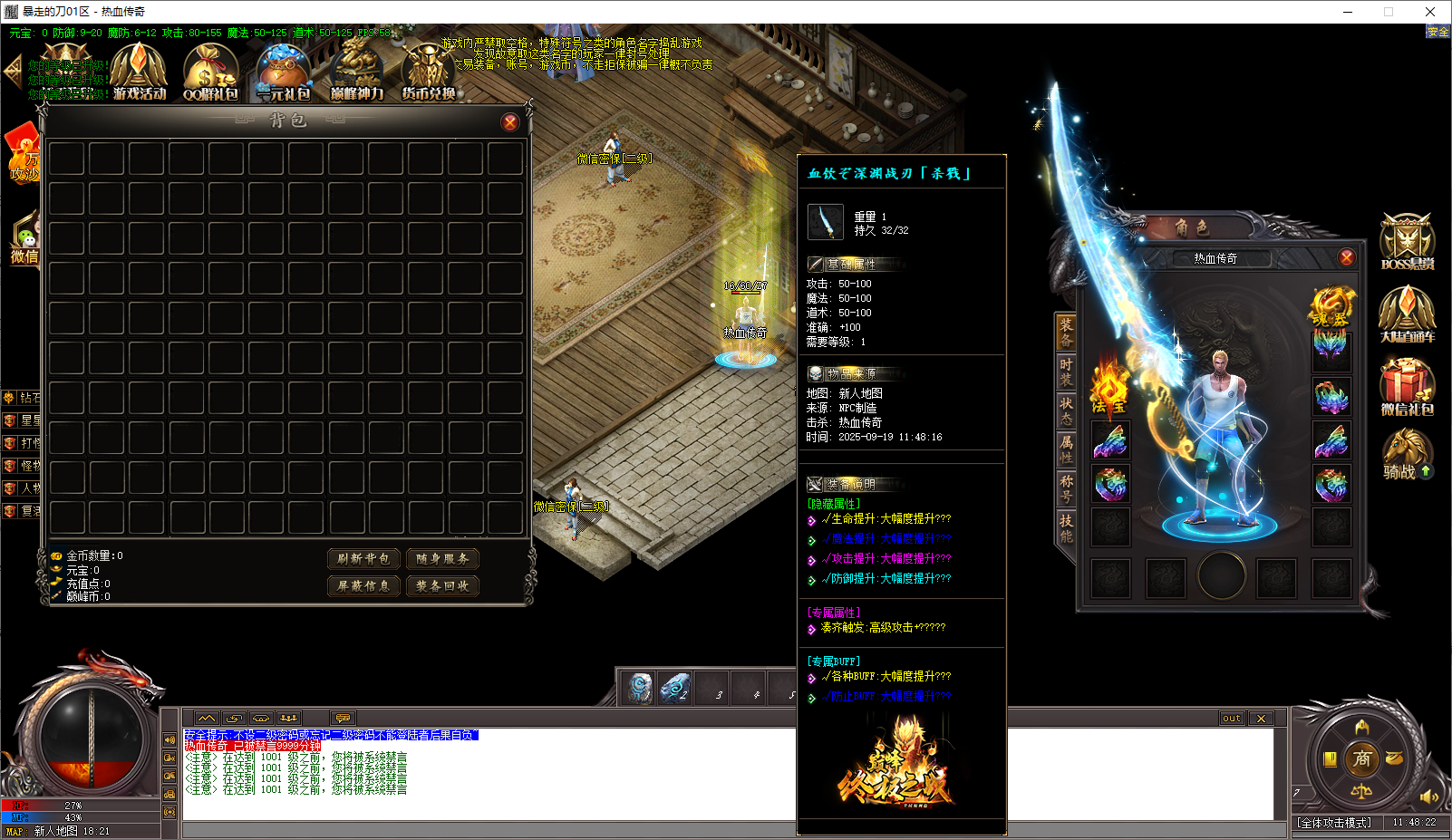This screenshot has width=1452, height=840.
Task: Claim the 微信礼包 red gift box
Action: click(1407, 386)
